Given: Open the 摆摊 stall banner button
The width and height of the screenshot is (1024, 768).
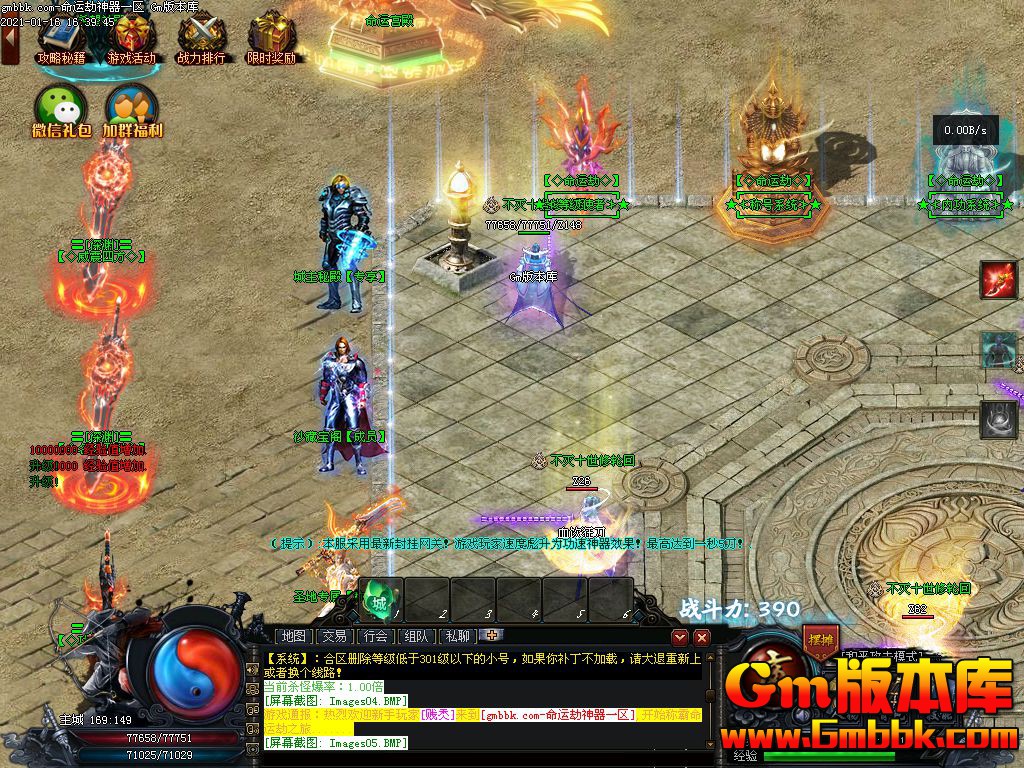Looking at the screenshot, I should [x=818, y=641].
